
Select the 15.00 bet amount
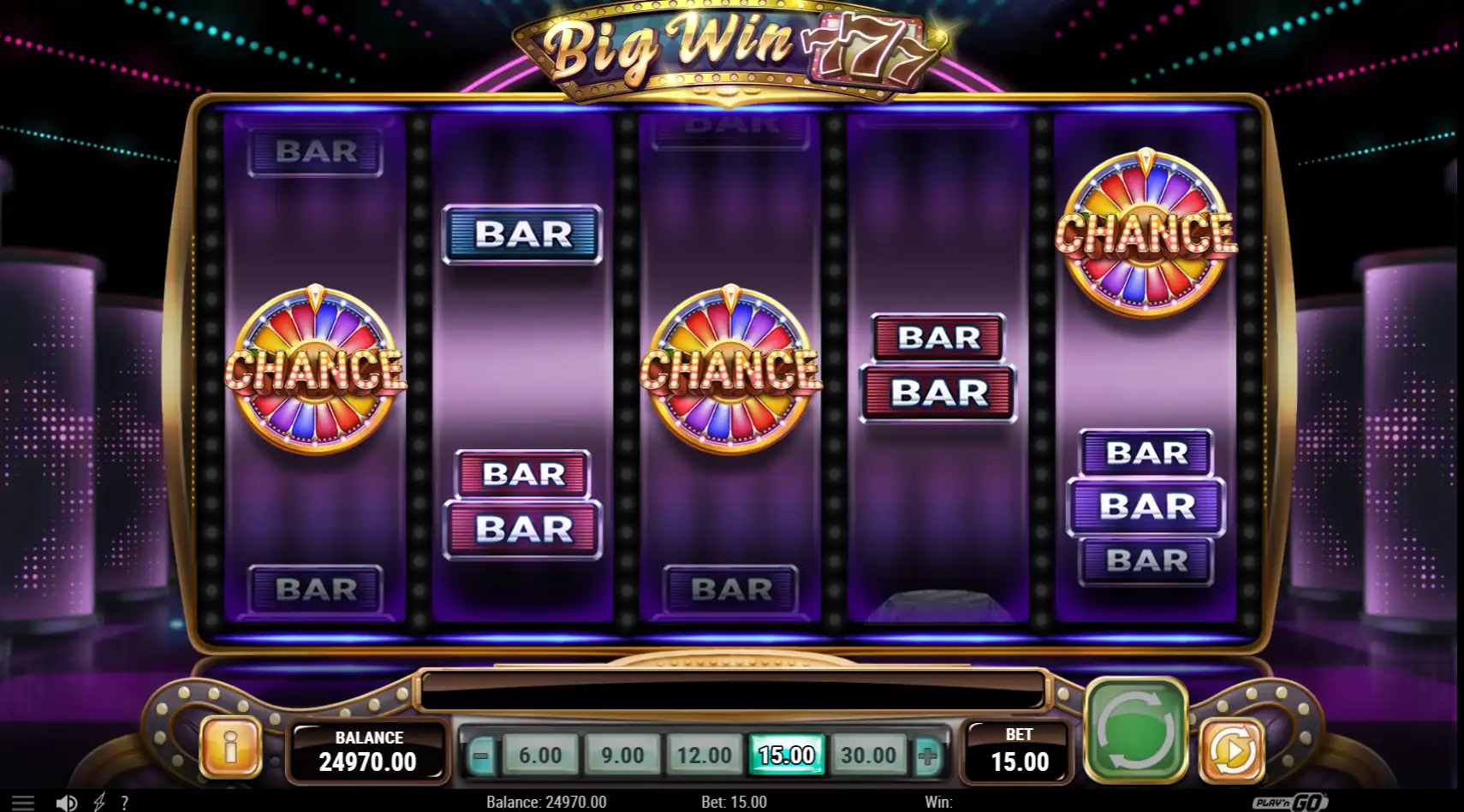click(786, 756)
